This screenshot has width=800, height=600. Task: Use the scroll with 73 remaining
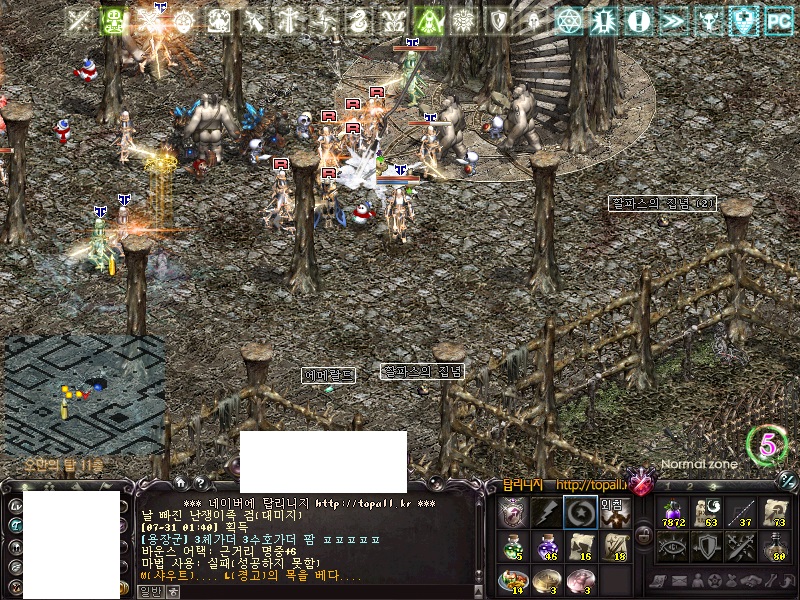(775, 512)
